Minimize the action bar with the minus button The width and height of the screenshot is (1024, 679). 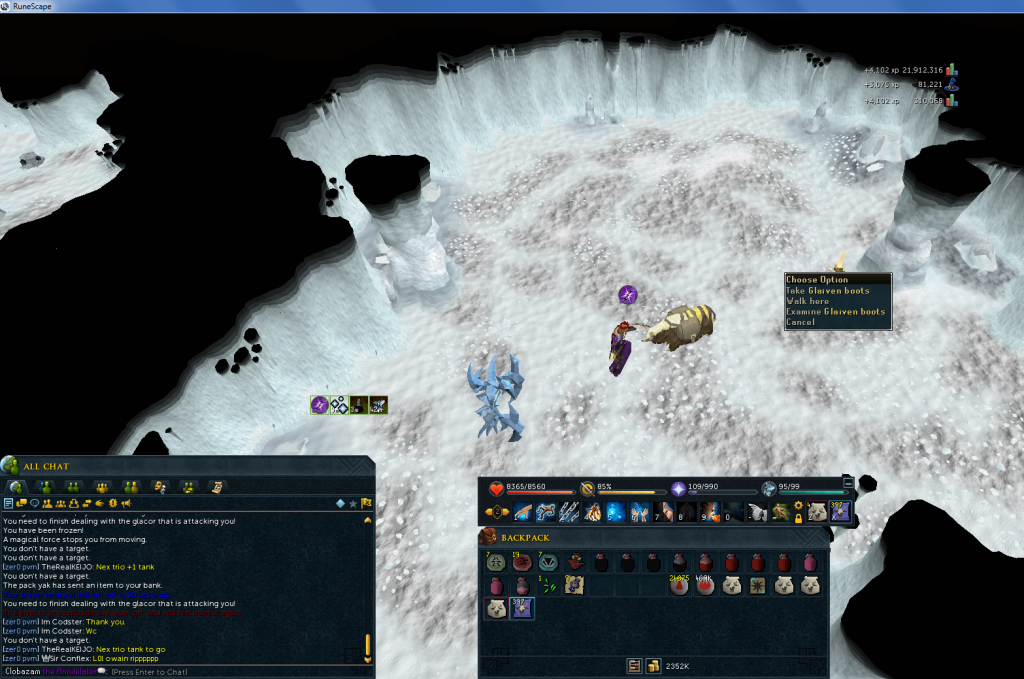coord(849,482)
